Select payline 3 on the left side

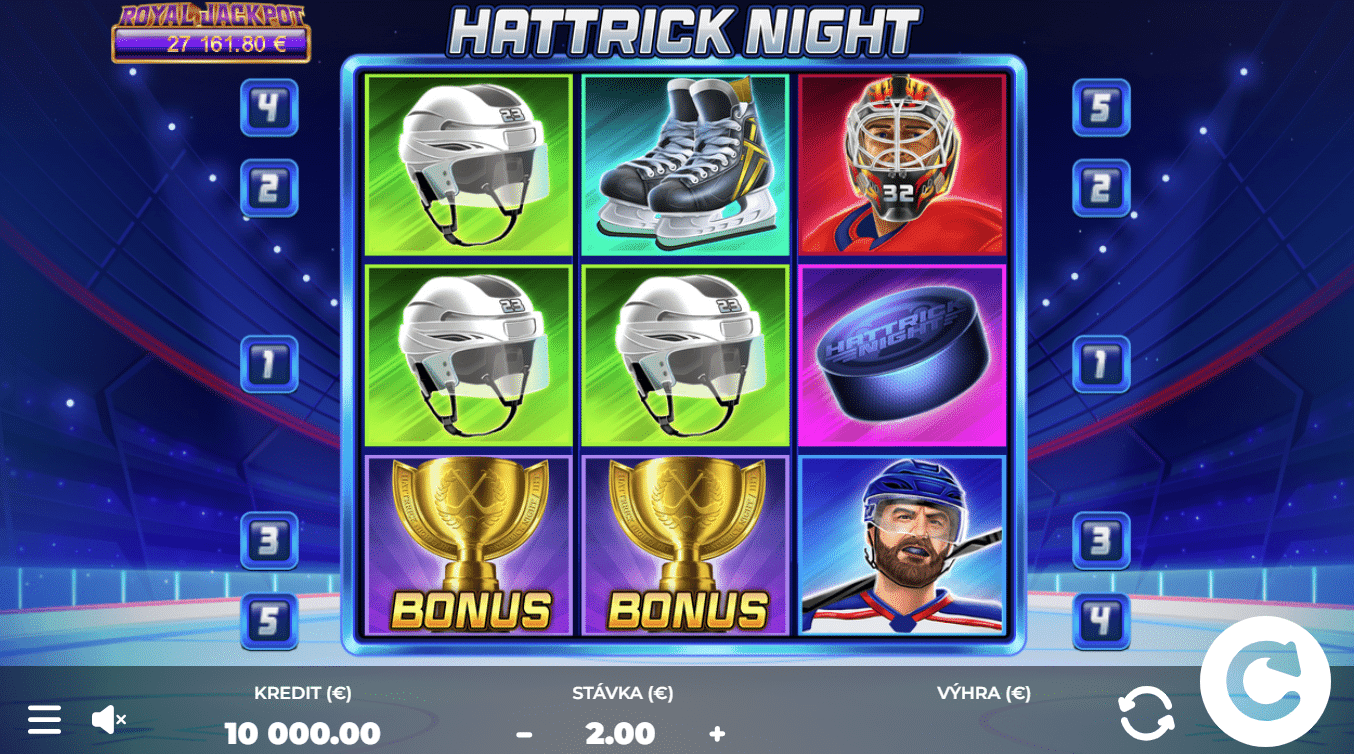coord(267,538)
